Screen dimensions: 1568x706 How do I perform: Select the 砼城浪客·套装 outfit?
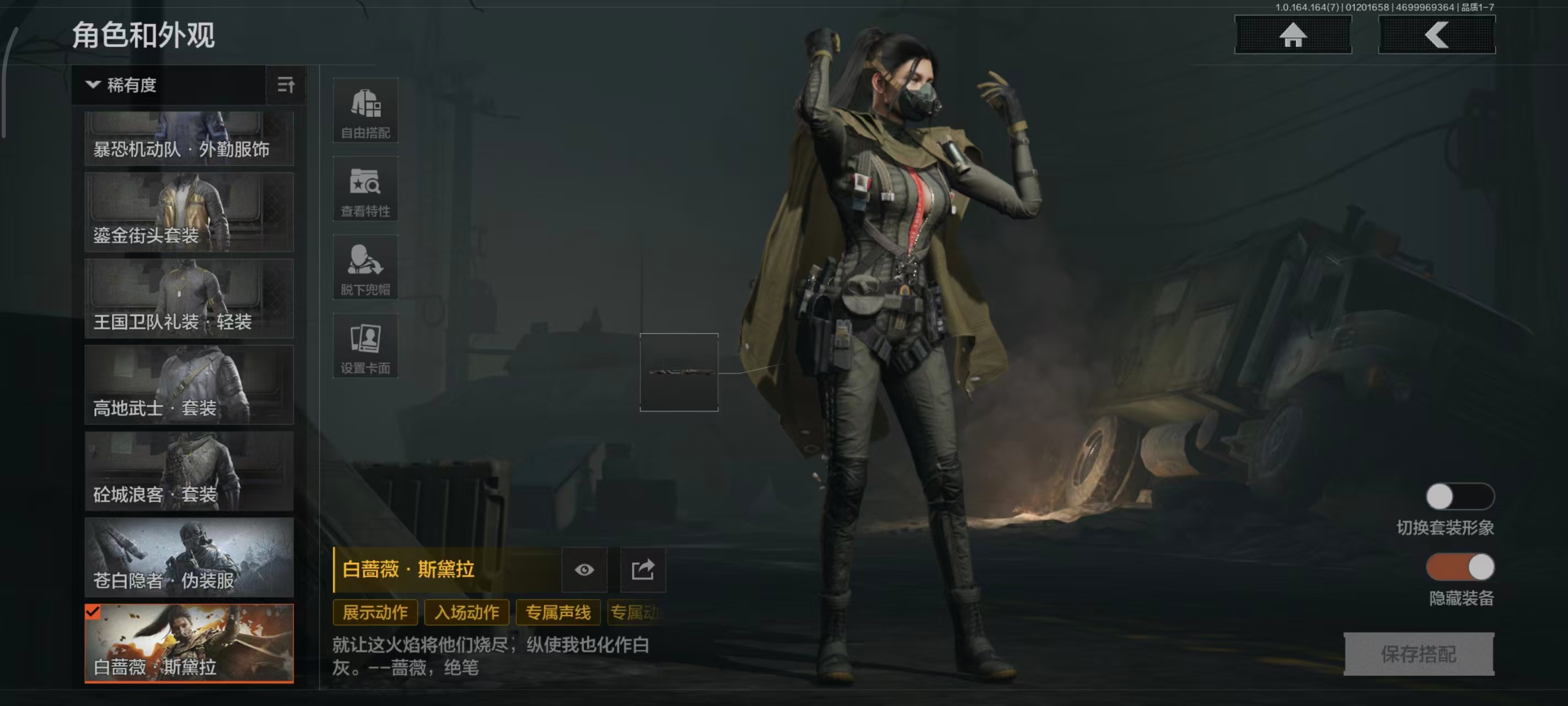pos(189,471)
